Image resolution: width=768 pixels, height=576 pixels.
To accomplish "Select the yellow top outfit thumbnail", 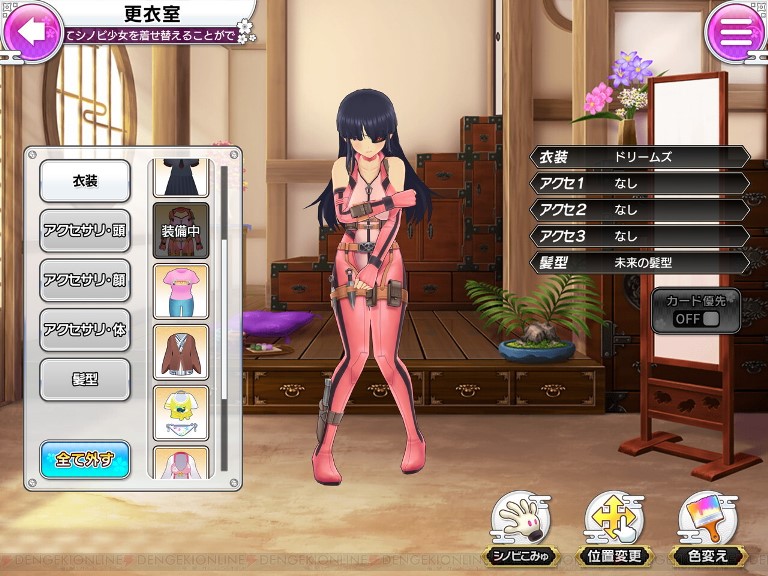I will click(180, 412).
